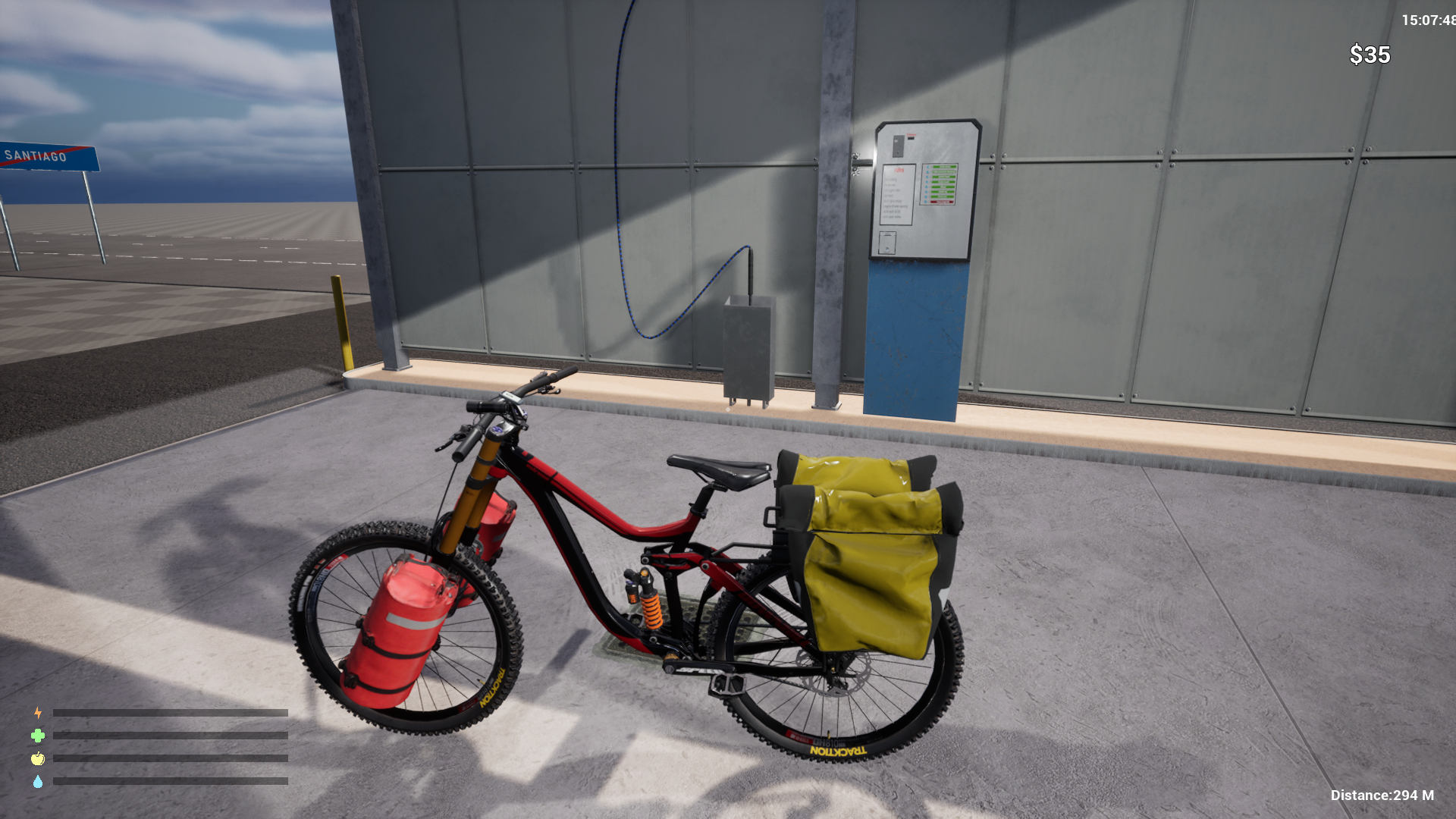Open the coin return hatch on the wash panel

pyautogui.click(x=887, y=242)
